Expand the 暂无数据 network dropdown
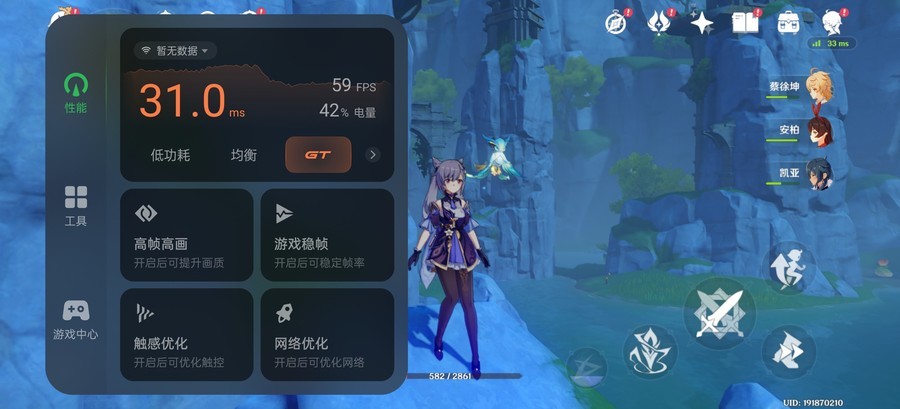The image size is (900, 409). pos(175,50)
